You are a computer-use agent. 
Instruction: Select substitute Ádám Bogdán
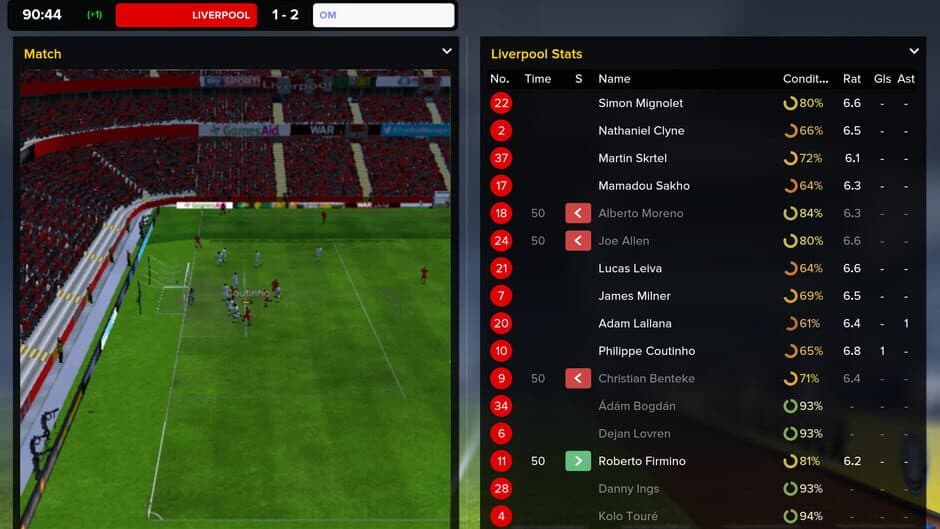pos(636,406)
